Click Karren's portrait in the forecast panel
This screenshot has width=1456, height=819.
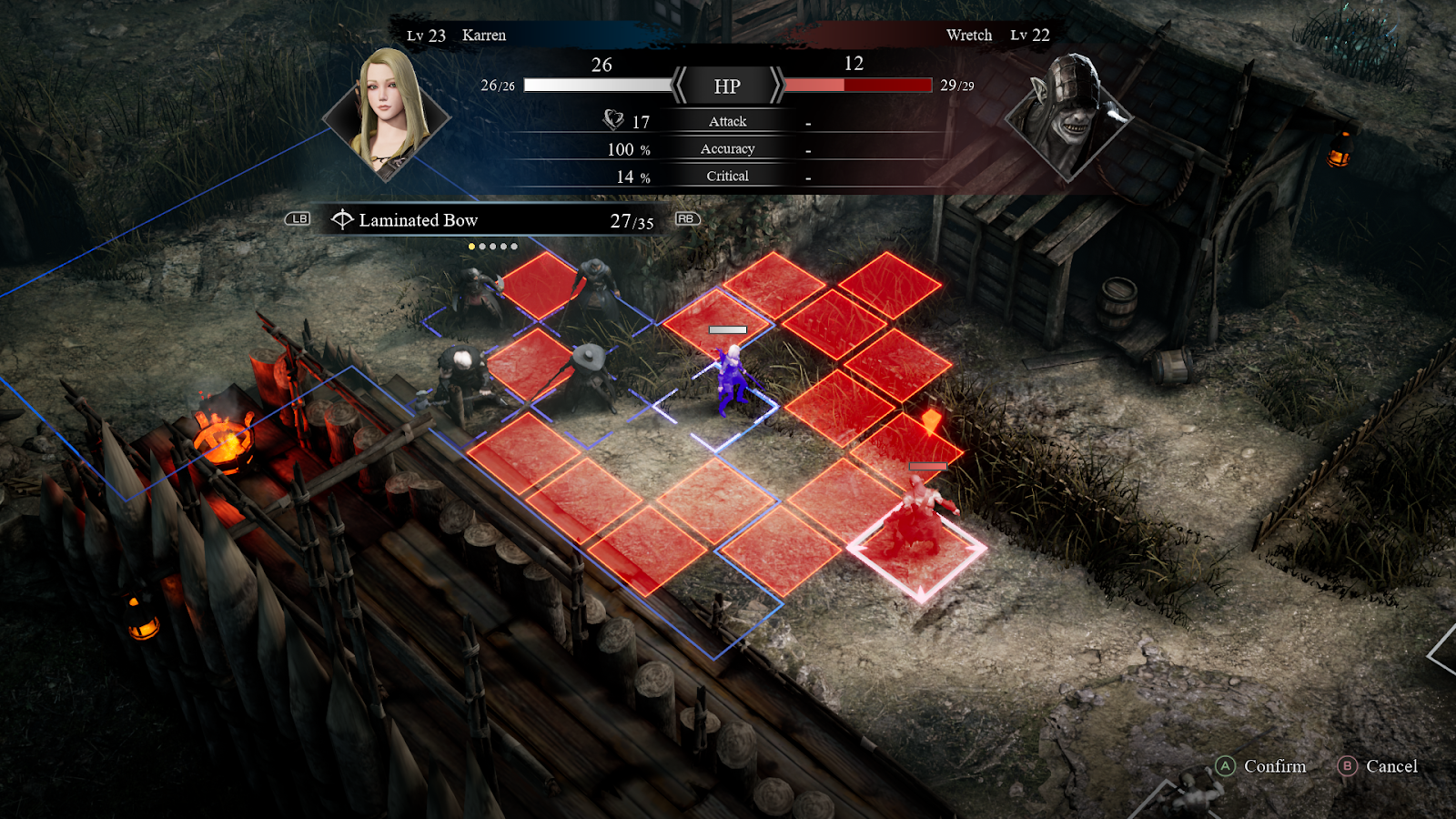tap(389, 114)
